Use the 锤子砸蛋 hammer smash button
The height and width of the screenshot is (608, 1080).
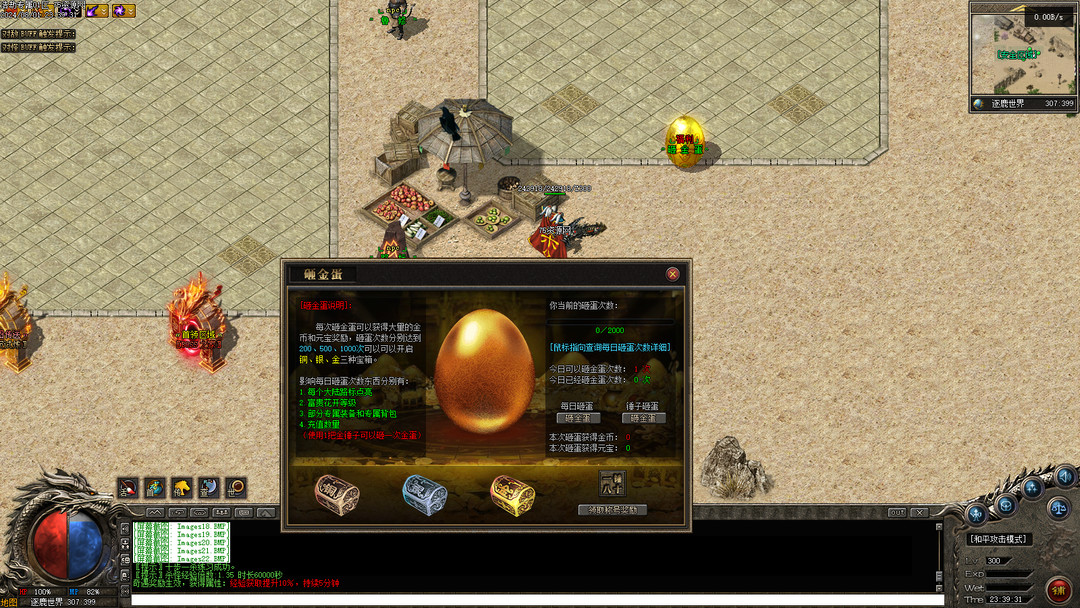pyautogui.click(x=643, y=418)
